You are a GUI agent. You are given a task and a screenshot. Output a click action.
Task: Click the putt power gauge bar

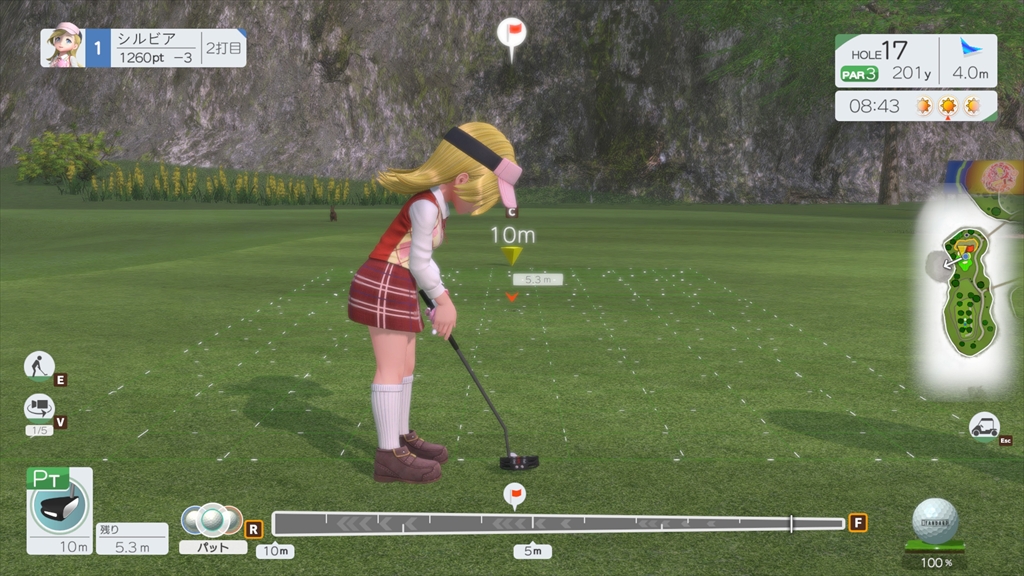558,523
